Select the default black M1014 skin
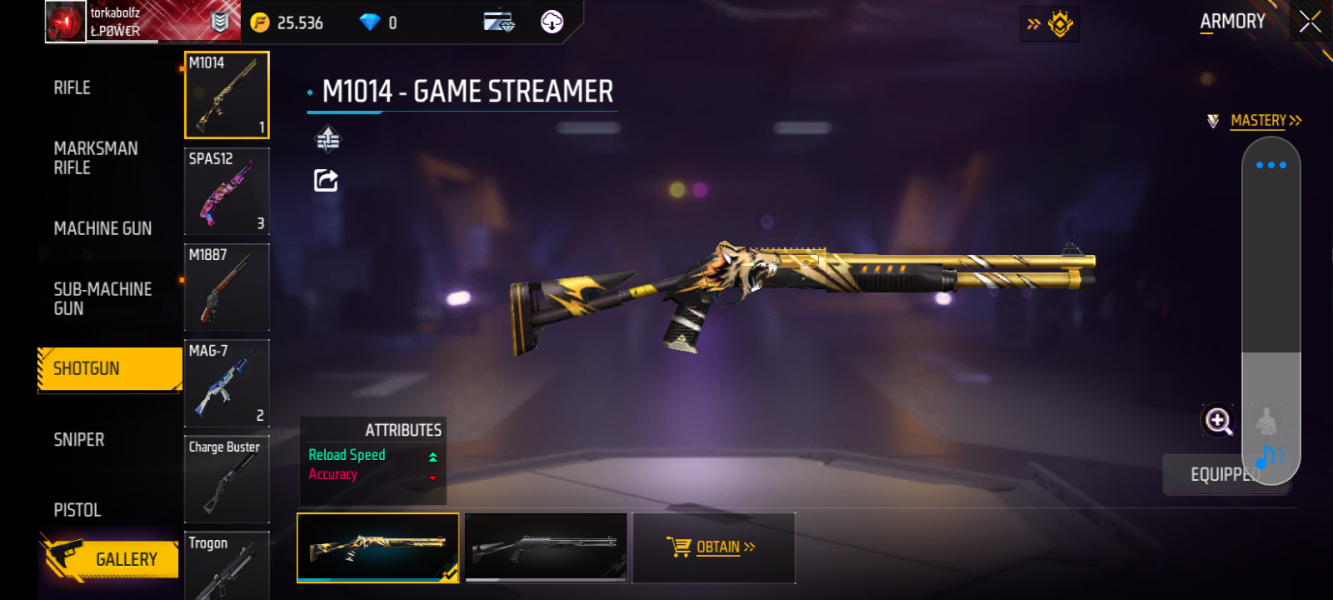 [x=546, y=547]
